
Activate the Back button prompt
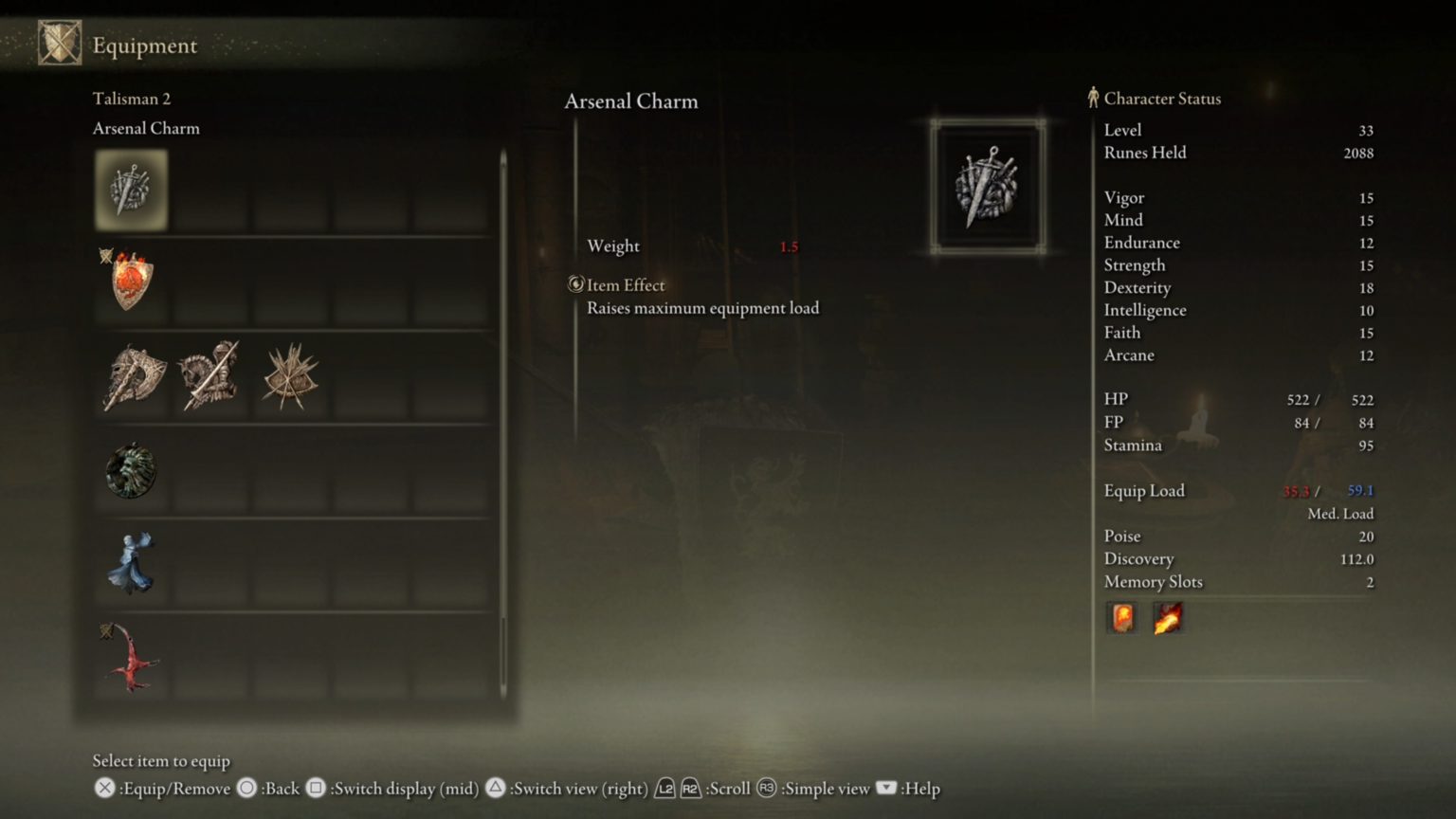(x=248, y=788)
